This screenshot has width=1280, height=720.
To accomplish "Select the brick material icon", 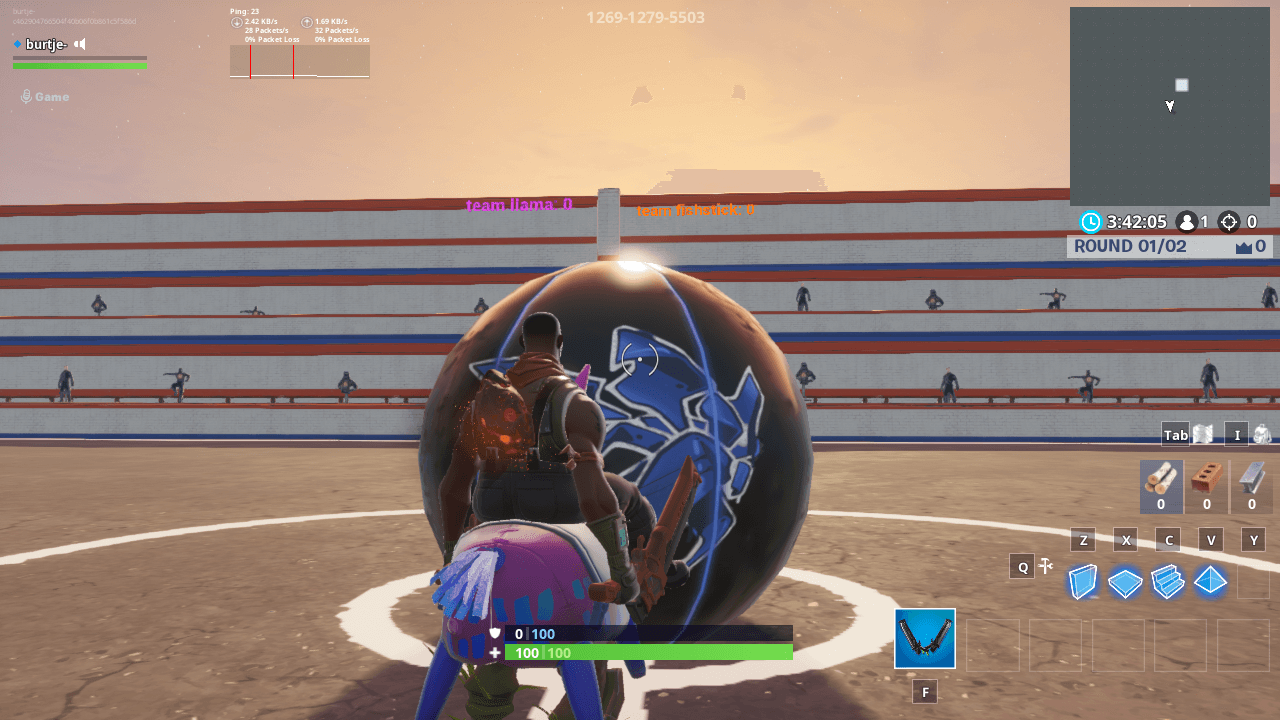I will click(1205, 487).
